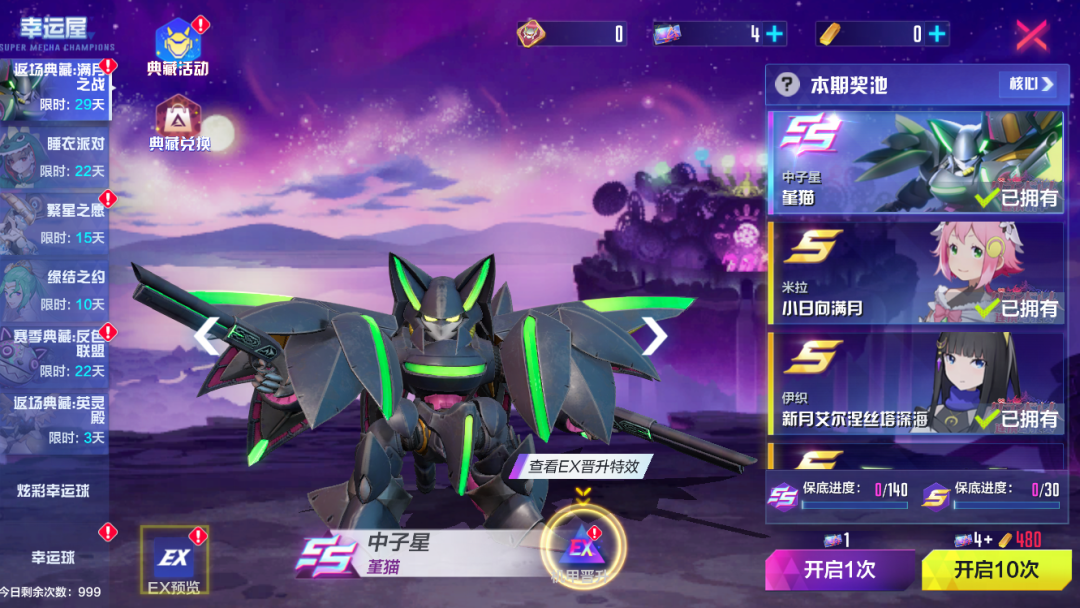This screenshot has height=608, width=1080.
Task: Close the lucky house screen
Action: (x=1031, y=35)
